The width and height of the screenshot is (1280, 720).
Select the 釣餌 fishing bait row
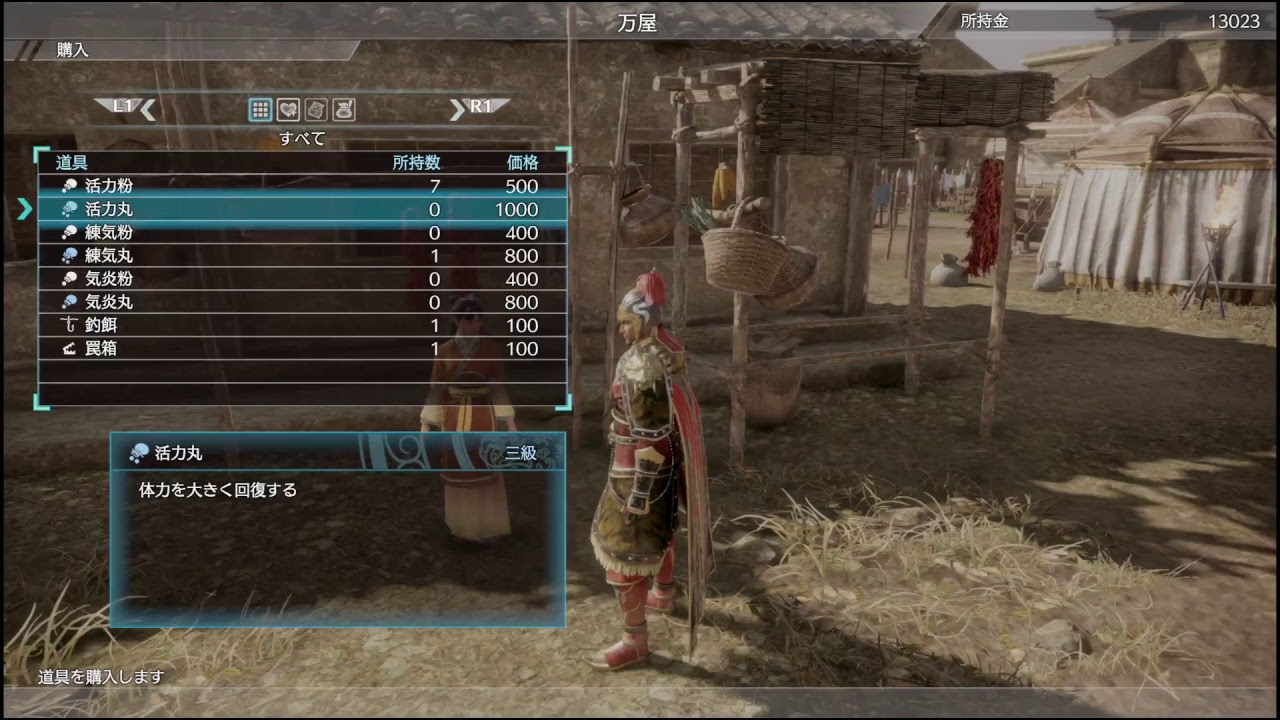point(300,325)
